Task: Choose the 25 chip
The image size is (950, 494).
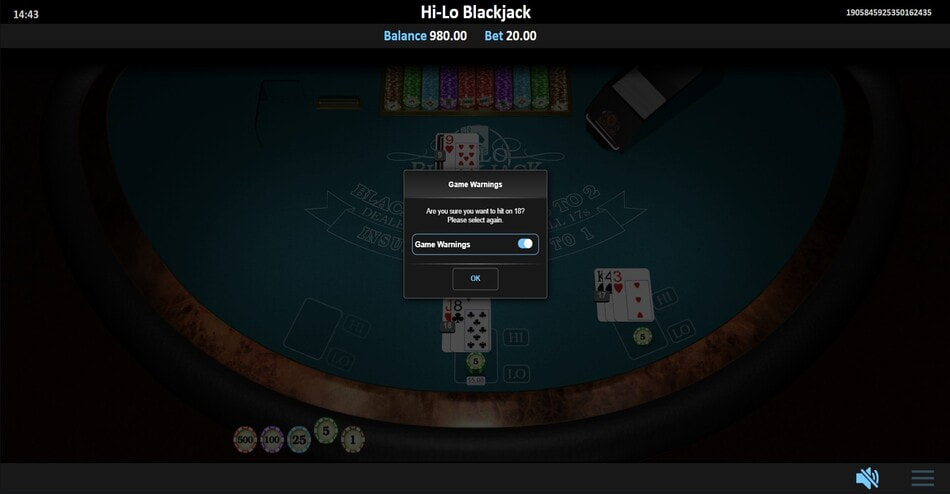Action: click(299, 439)
